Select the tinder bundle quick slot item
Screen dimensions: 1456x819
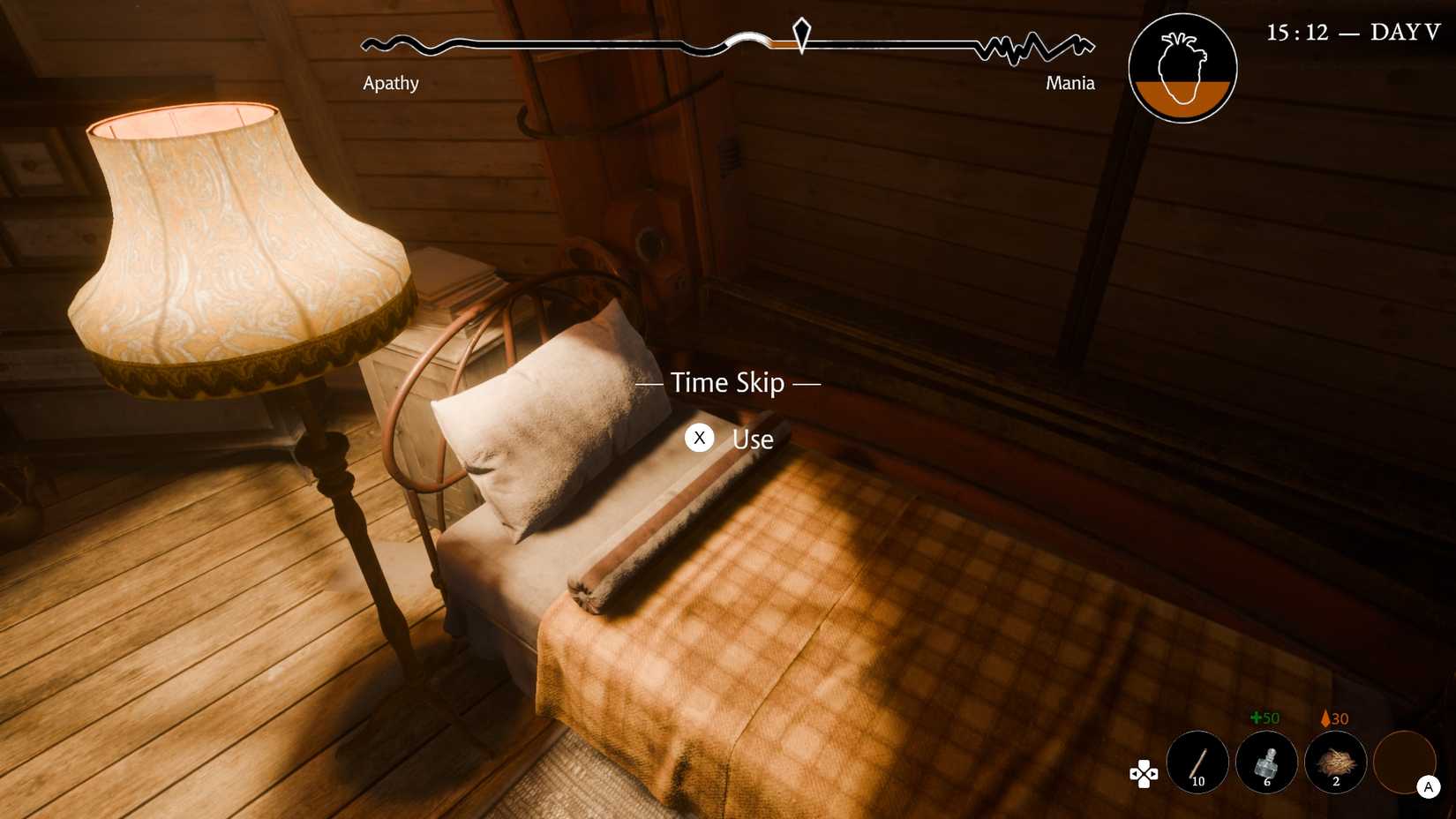tap(1335, 762)
